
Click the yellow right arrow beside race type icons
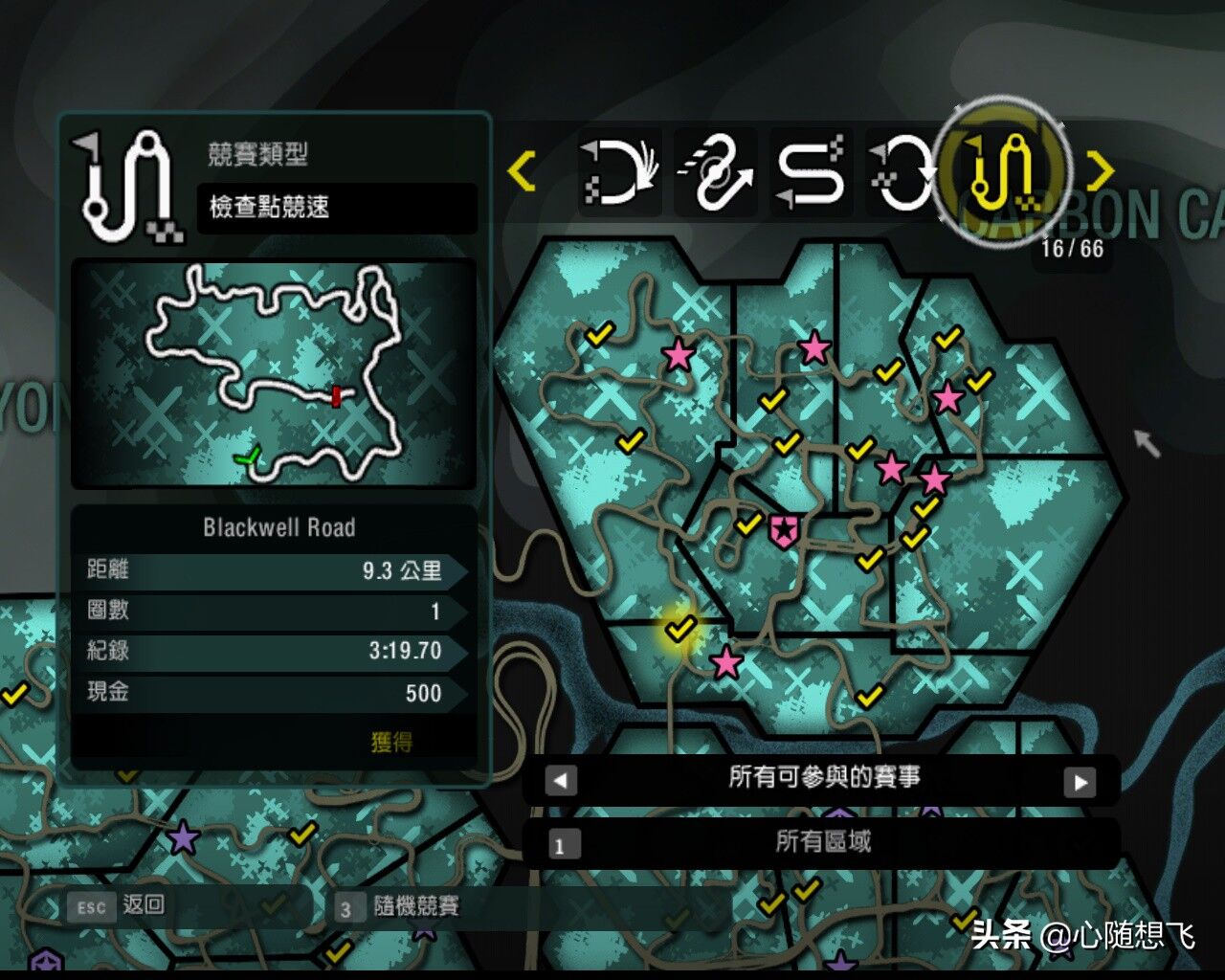coord(1100,171)
